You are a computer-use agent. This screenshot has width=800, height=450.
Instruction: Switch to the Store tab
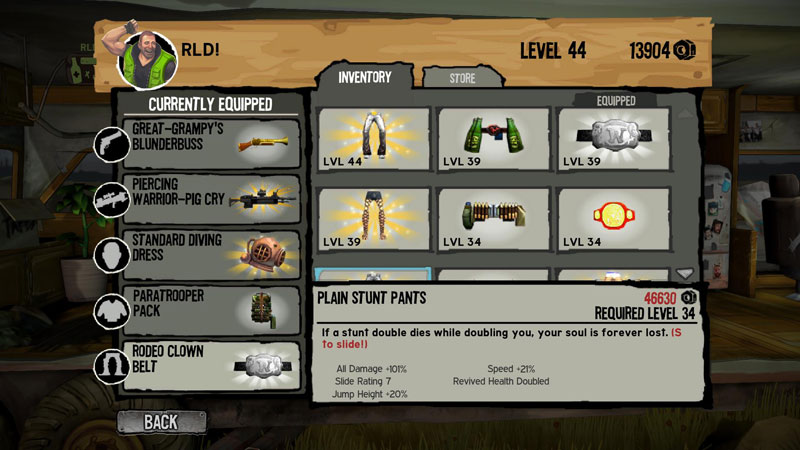click(x=462, y=77)
